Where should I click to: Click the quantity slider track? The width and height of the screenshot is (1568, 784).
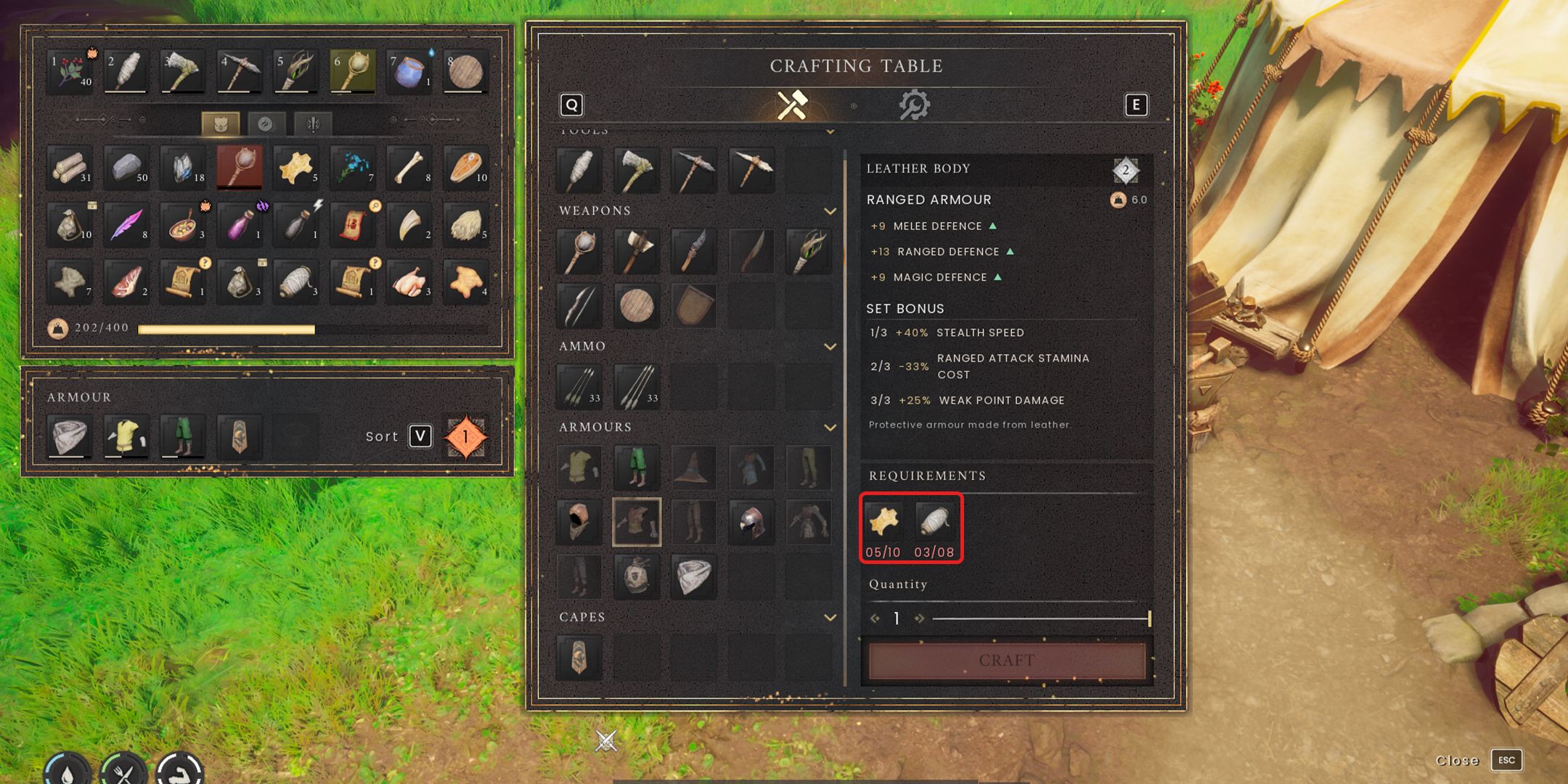(x=1040, y=618)
